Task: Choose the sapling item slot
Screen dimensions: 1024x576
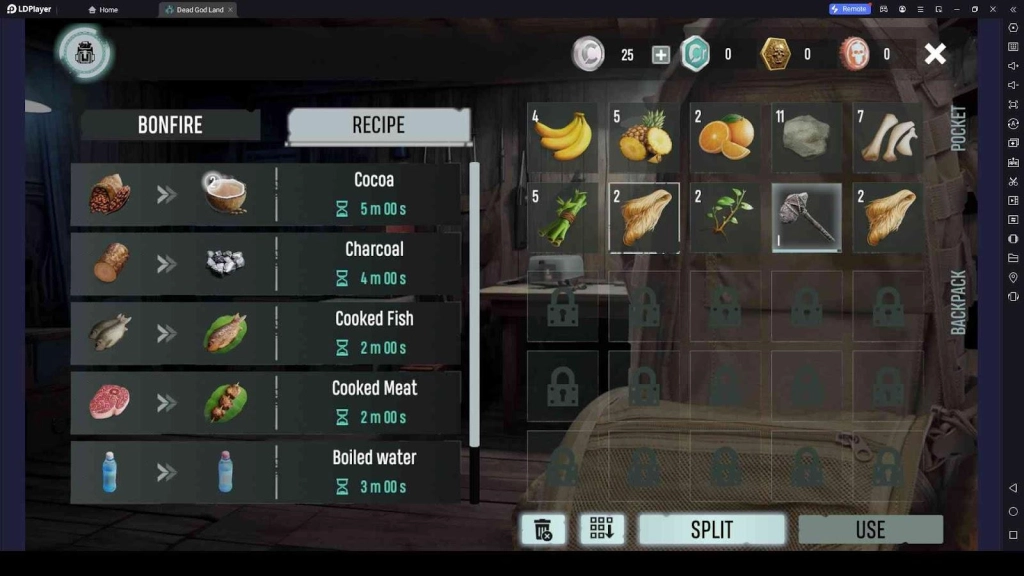Action: pos(725,217)
